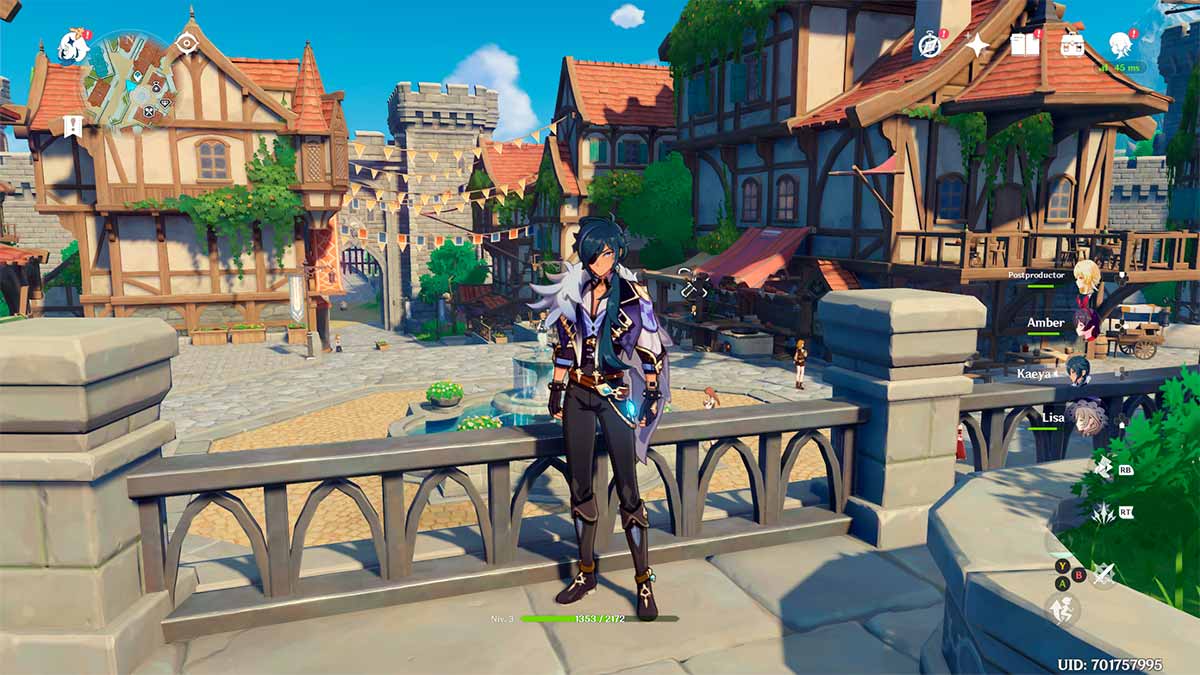Open the Wish star icon
The image size is (1200, 675).
click(977, 45)
